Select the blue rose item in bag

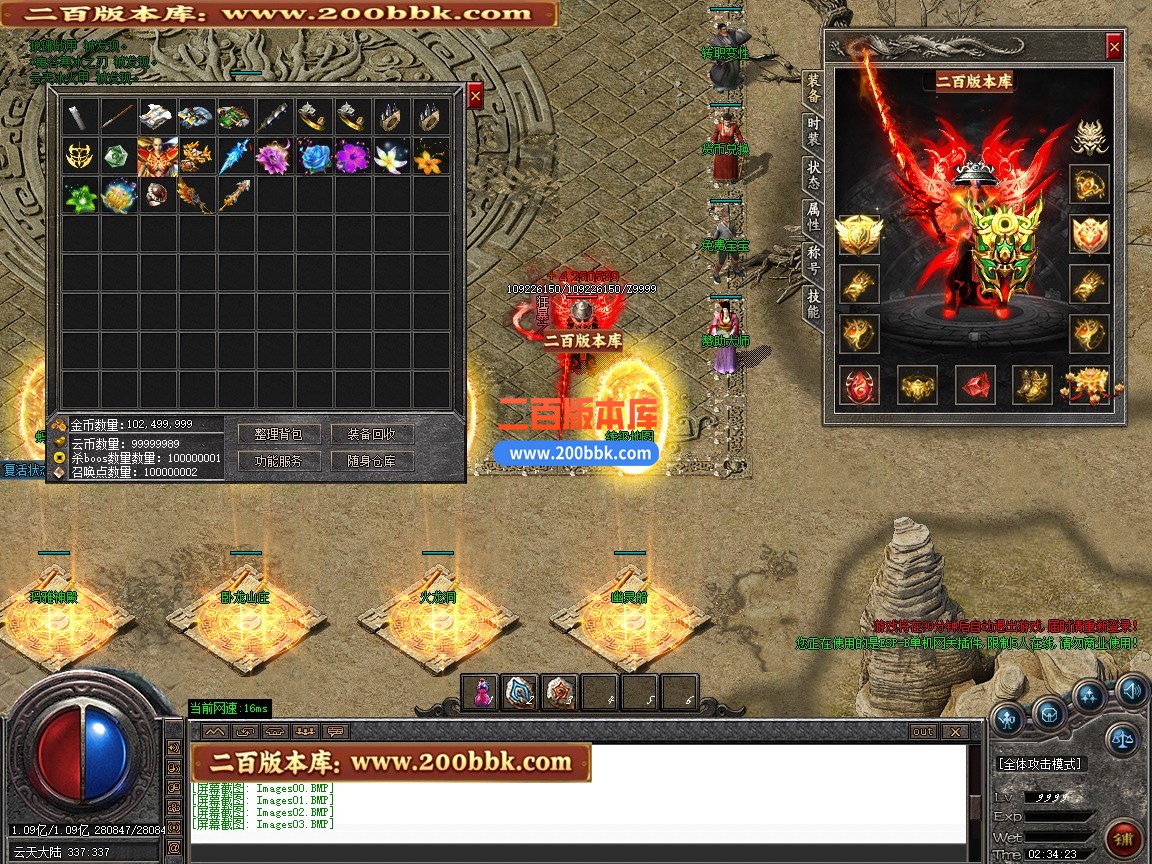(313, 157)
